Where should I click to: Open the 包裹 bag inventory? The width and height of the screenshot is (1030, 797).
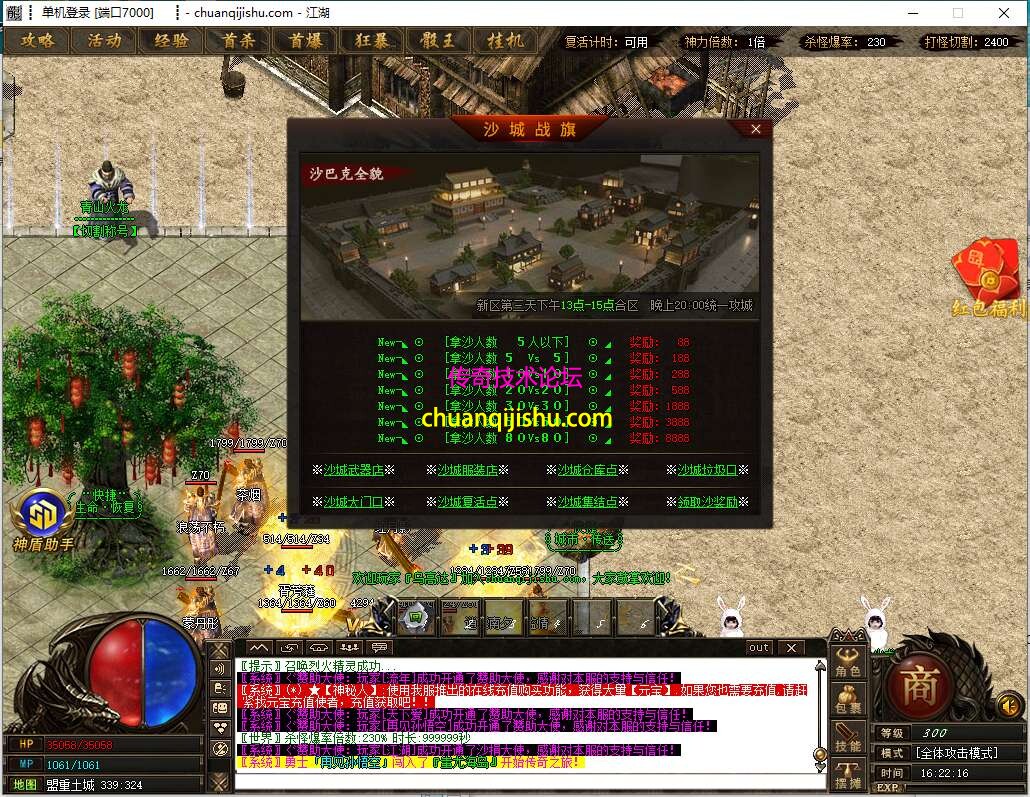[848, 700]
